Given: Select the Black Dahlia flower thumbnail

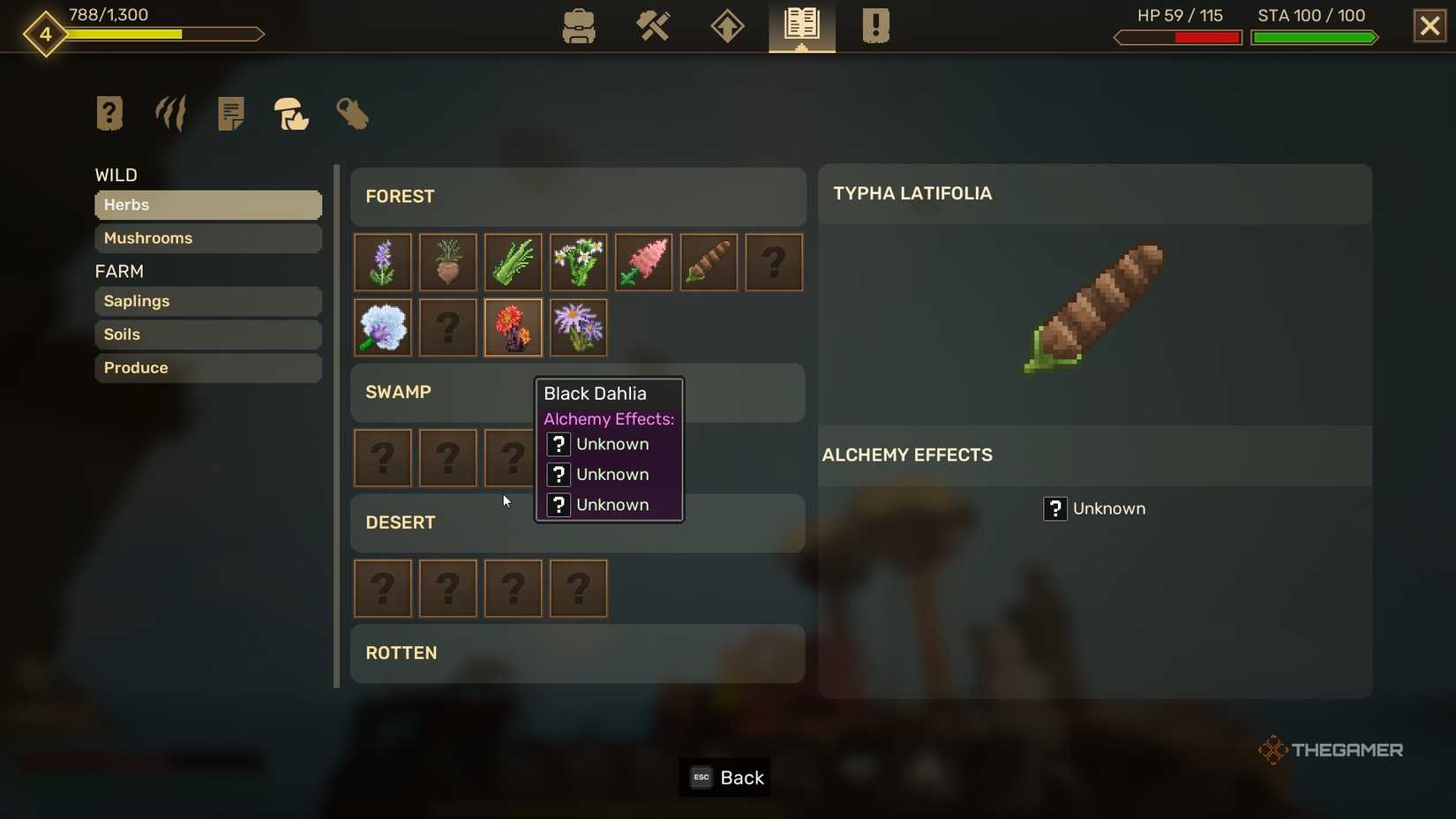Looking at the screenshot, I should (x=513, y=327).
